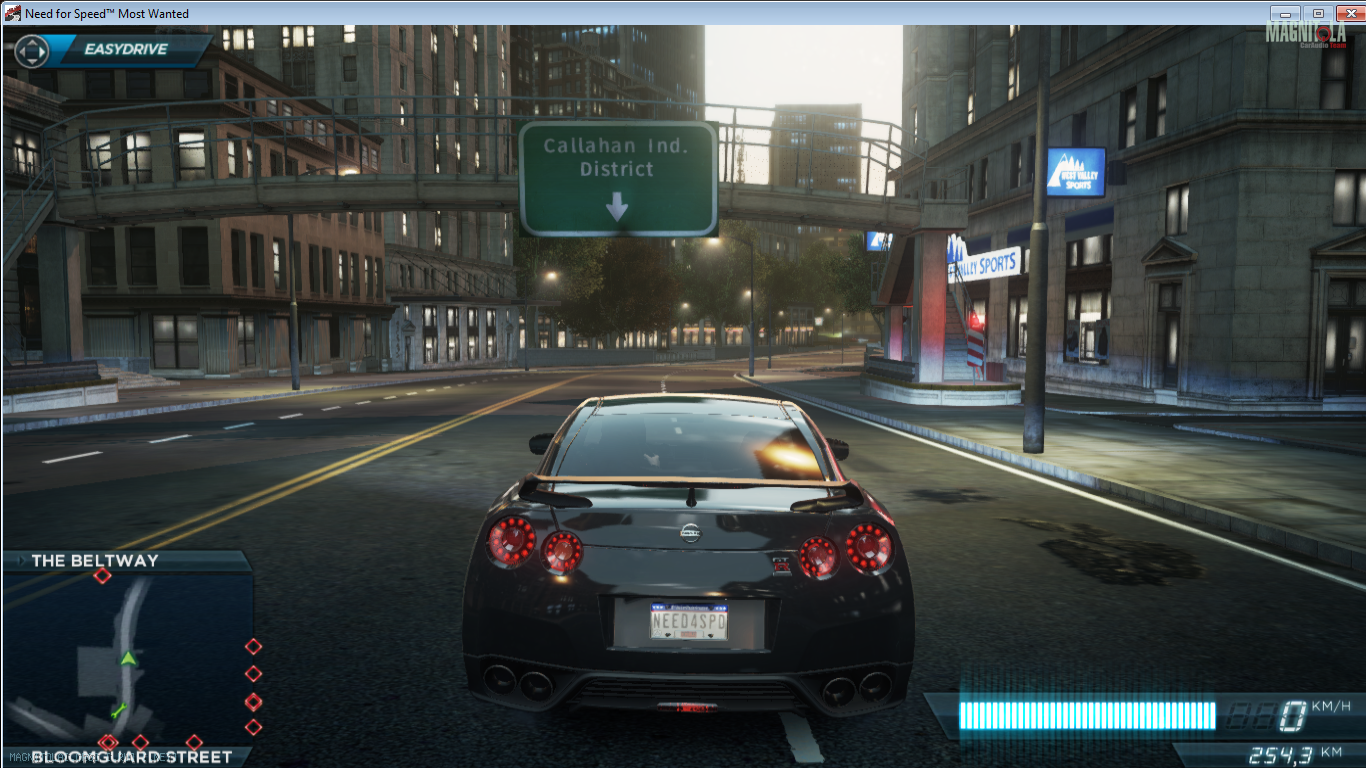Image resolution: width=1366 pixels, height=768 pixels.
Task: Select the green player arrow on the minimap
Action: tap(127, 658)
